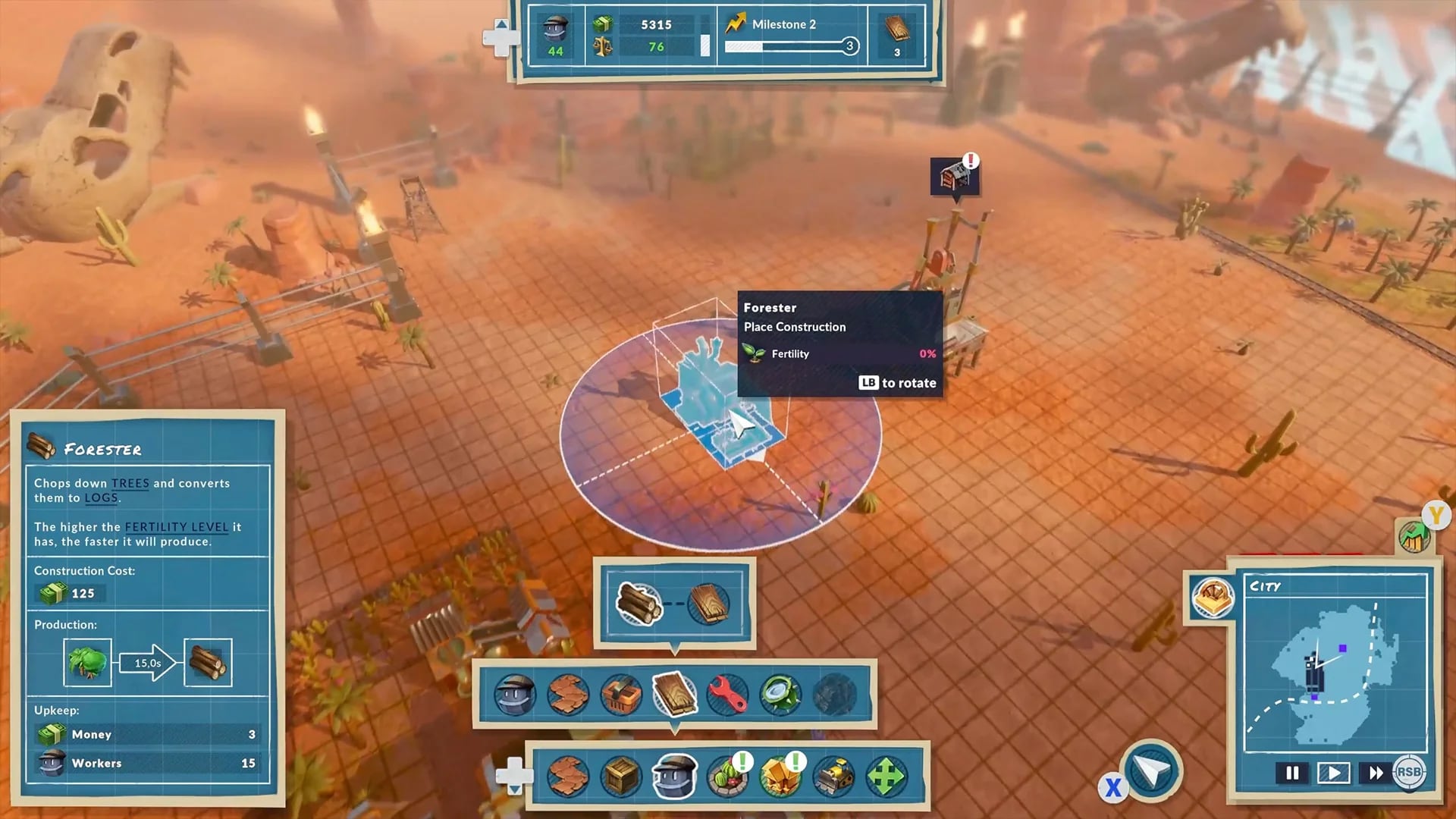Set game to normal play speed

(x=1333, y=773)
